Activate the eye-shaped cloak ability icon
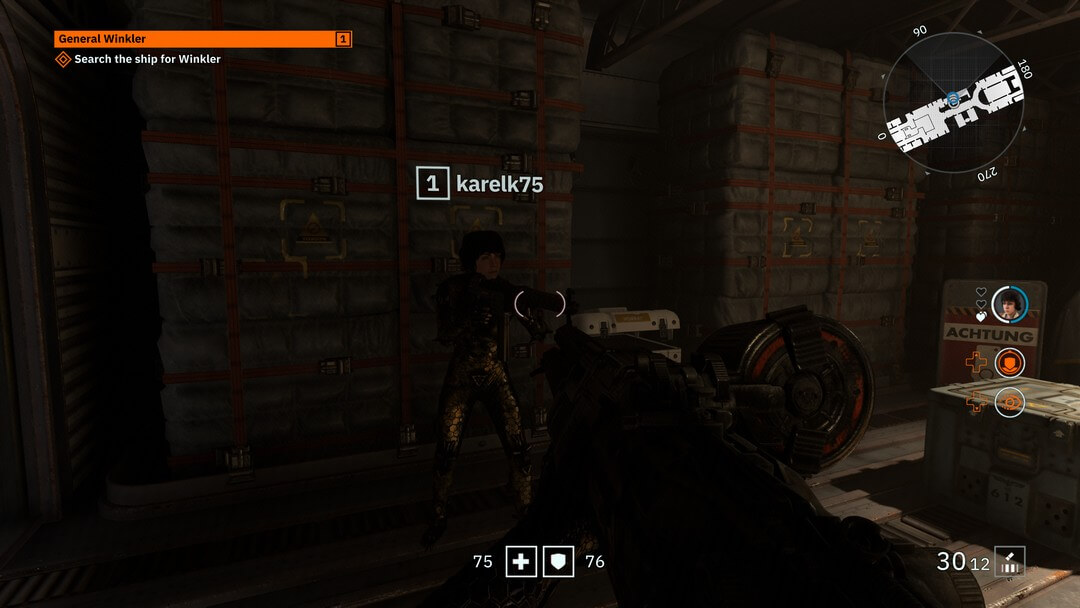Screen dimensions: 1080x608 tap(1010, 402)
